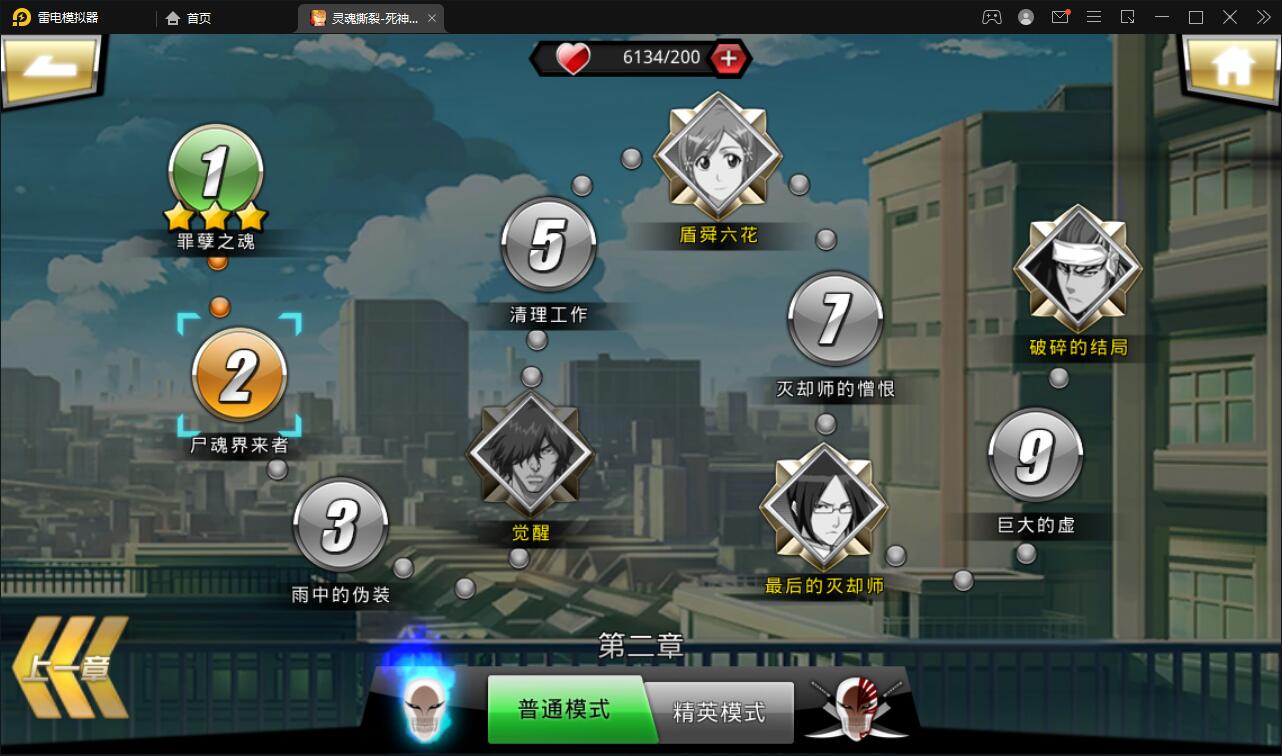
Task: Open the 盾舜六花 character stage portrait
Action: pyautogui.click(x=716, y=156)
